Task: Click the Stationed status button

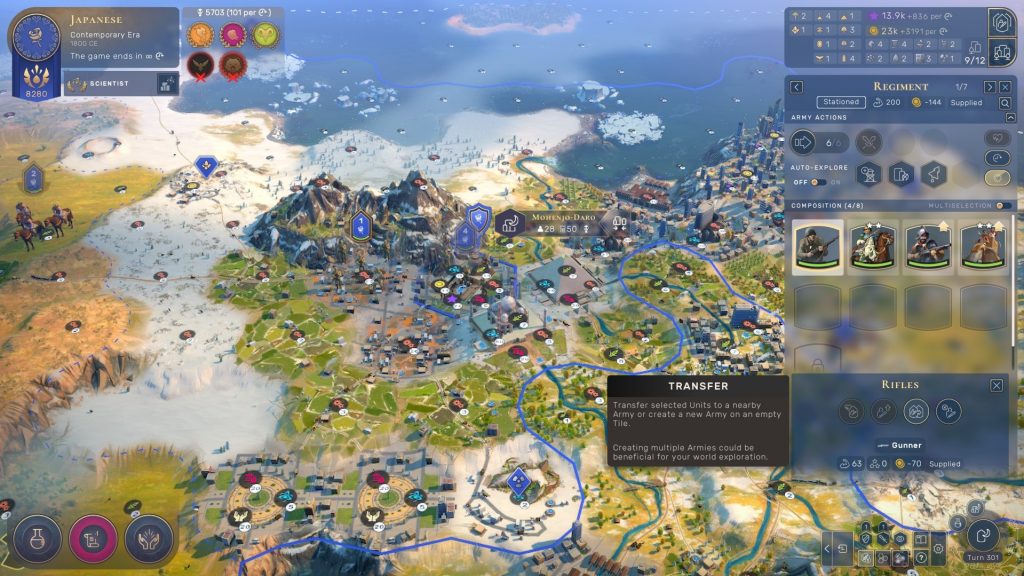Action: [841, 102]
